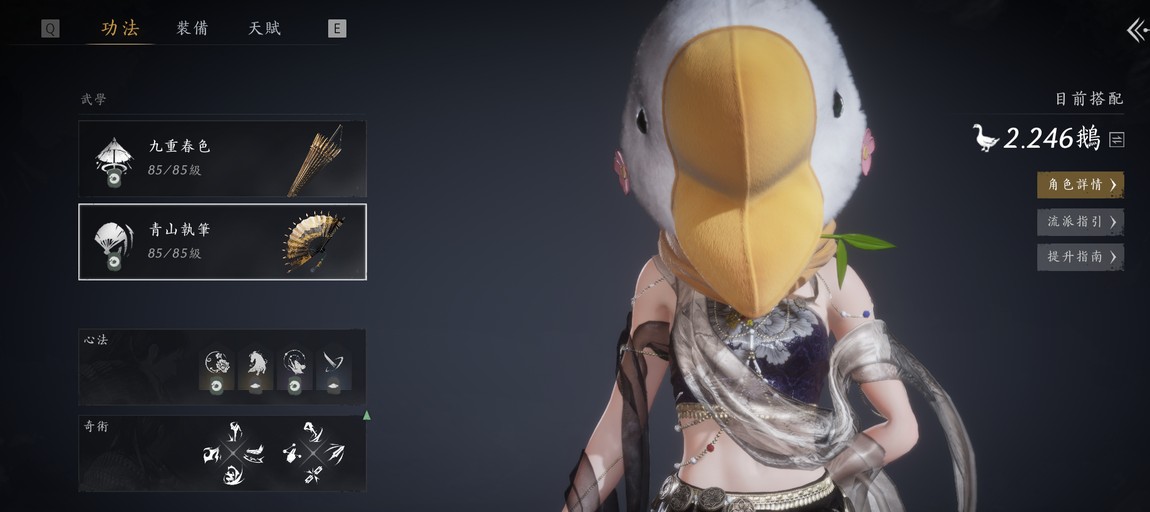
Task: Open the 流派指引 style guide
Action: coord(1080,221)
